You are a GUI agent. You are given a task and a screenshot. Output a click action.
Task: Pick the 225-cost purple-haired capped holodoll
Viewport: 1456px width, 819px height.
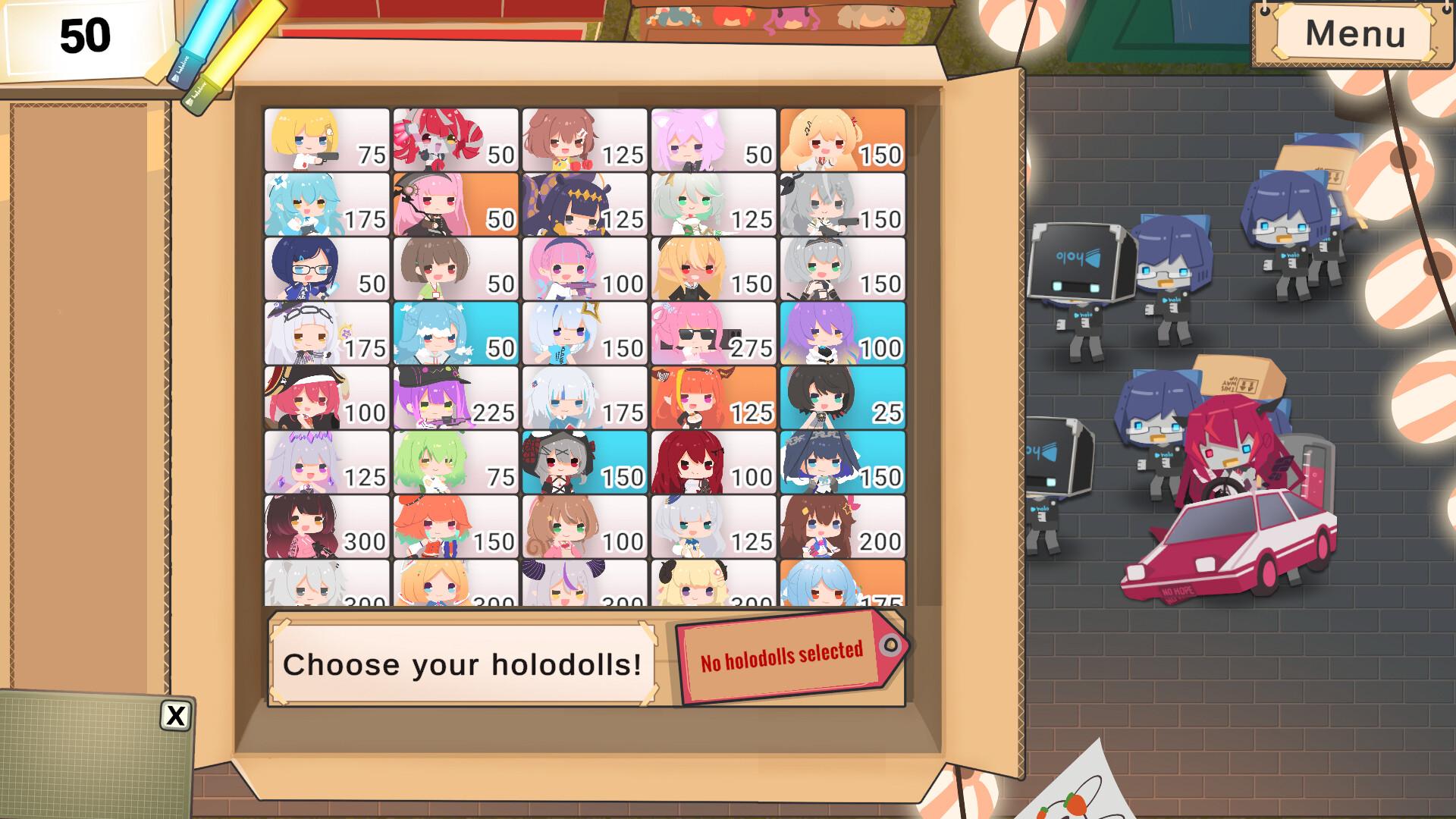pyautogui.click(x=455, y=398)
